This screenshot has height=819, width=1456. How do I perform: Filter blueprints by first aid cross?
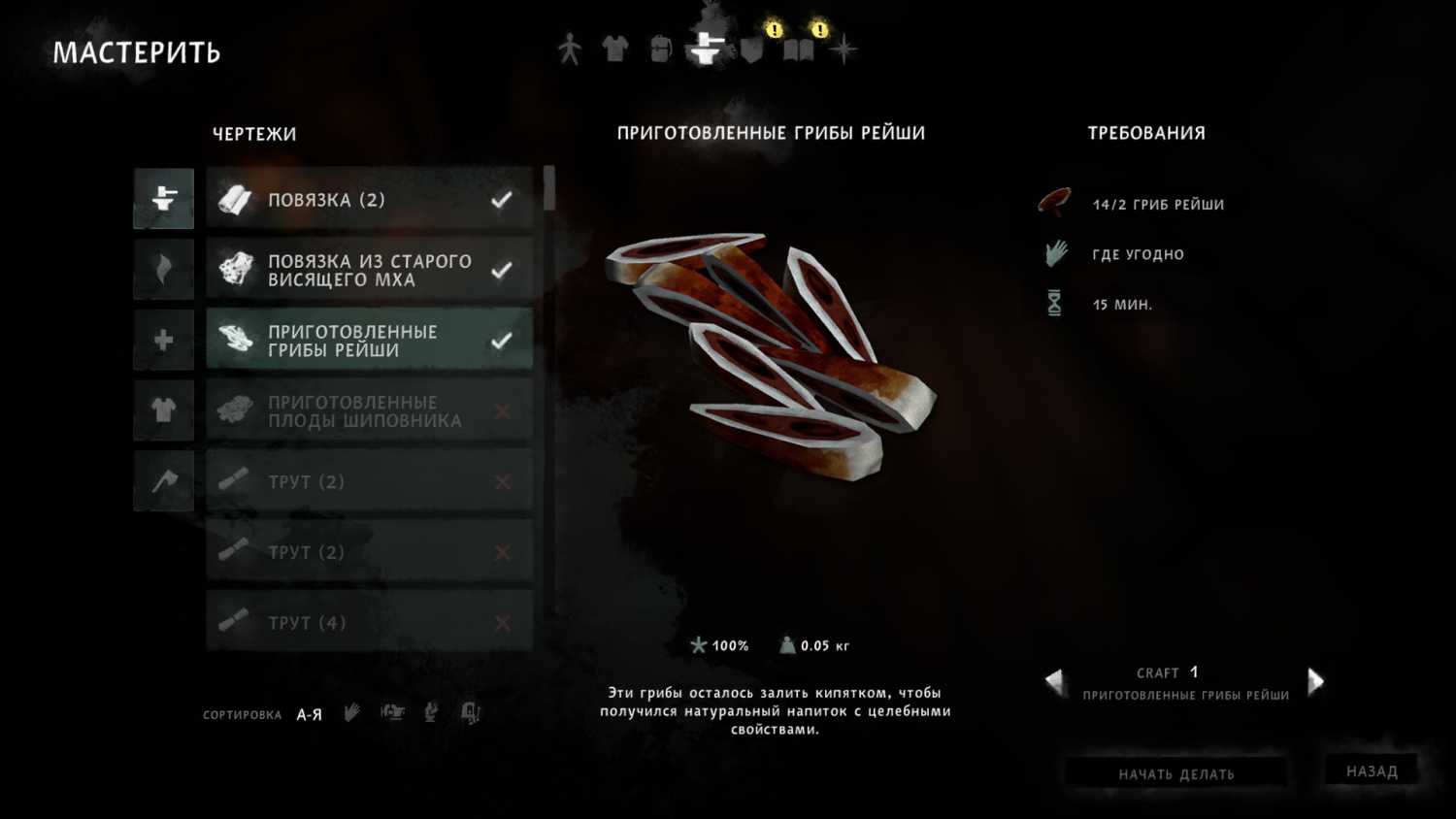163,341
